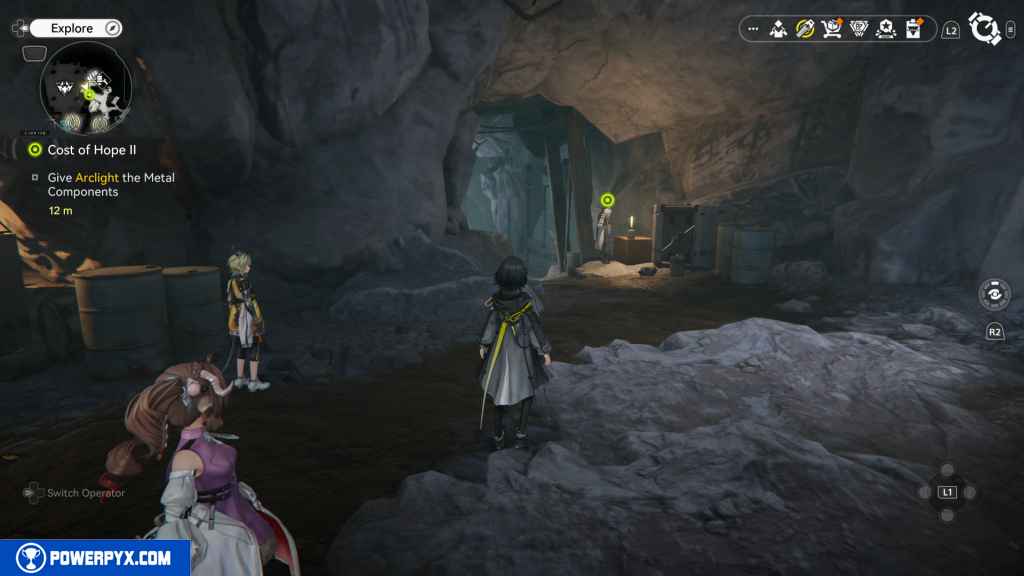Activate the round skill icon on right edge
Image resolution: width=1024 pixels, height=576 pixels.
tap(994, 296)
